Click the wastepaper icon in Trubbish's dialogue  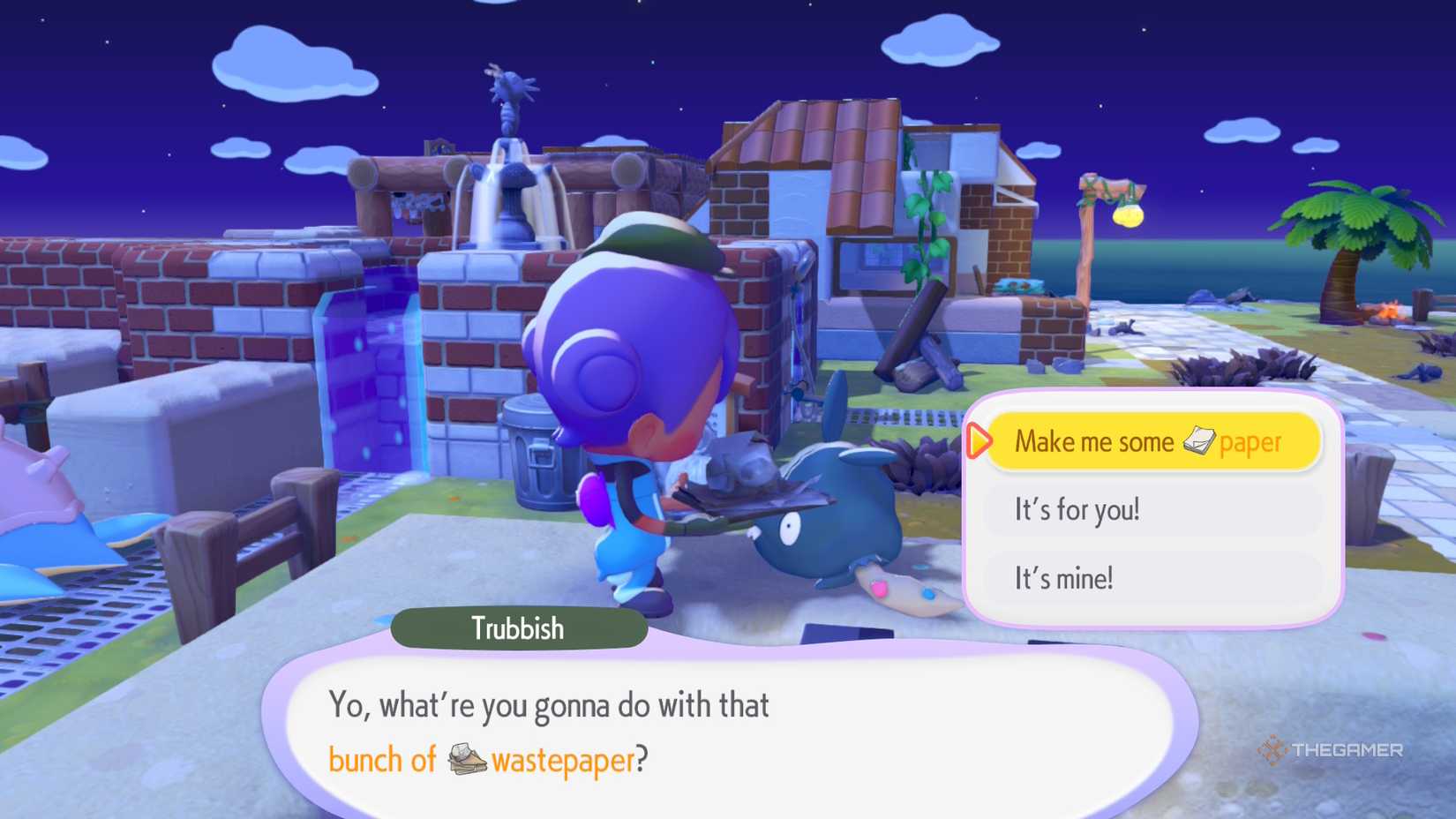467,759
